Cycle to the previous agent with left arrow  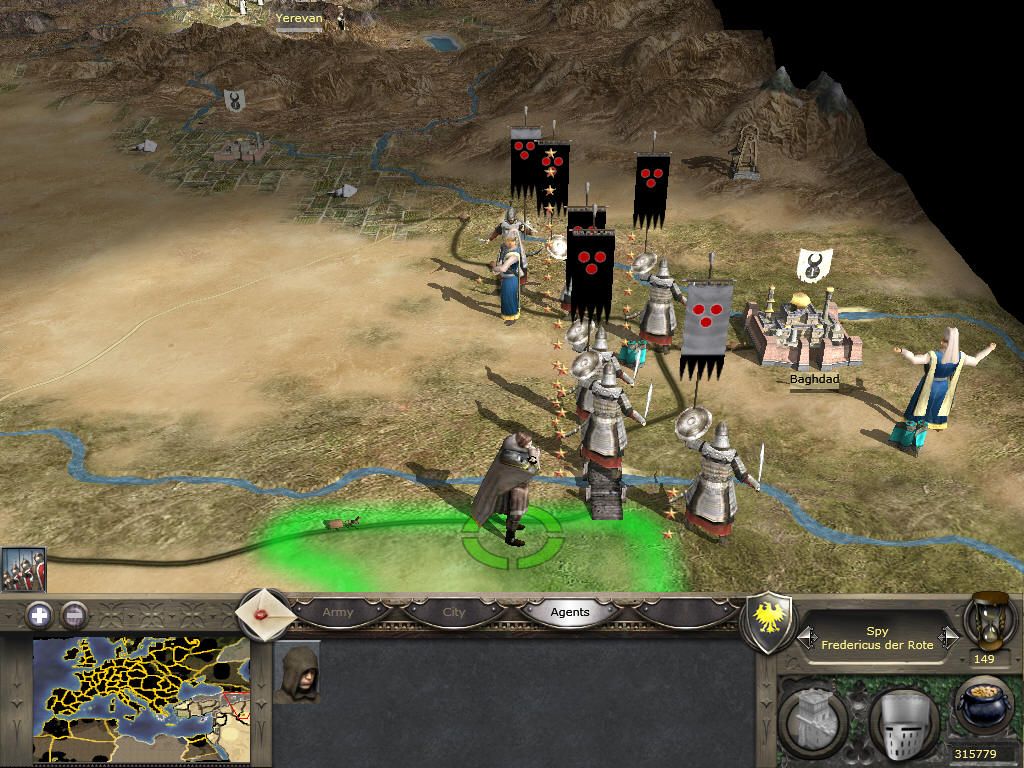(x=807, y=637)
